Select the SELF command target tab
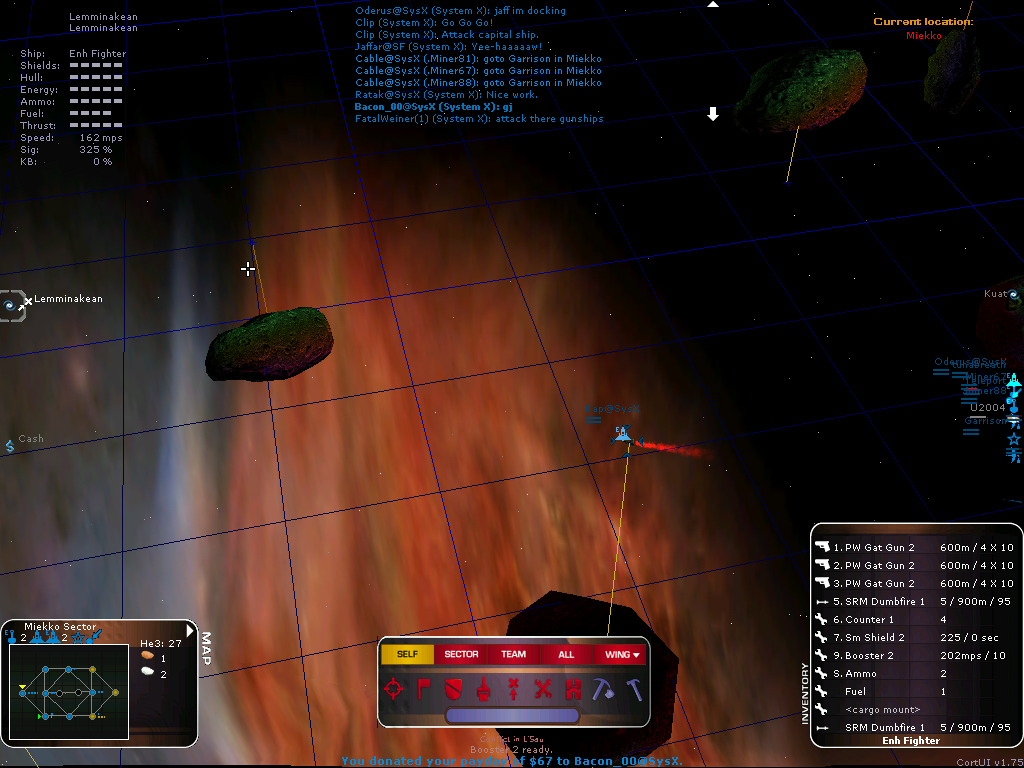 [407, 654]
